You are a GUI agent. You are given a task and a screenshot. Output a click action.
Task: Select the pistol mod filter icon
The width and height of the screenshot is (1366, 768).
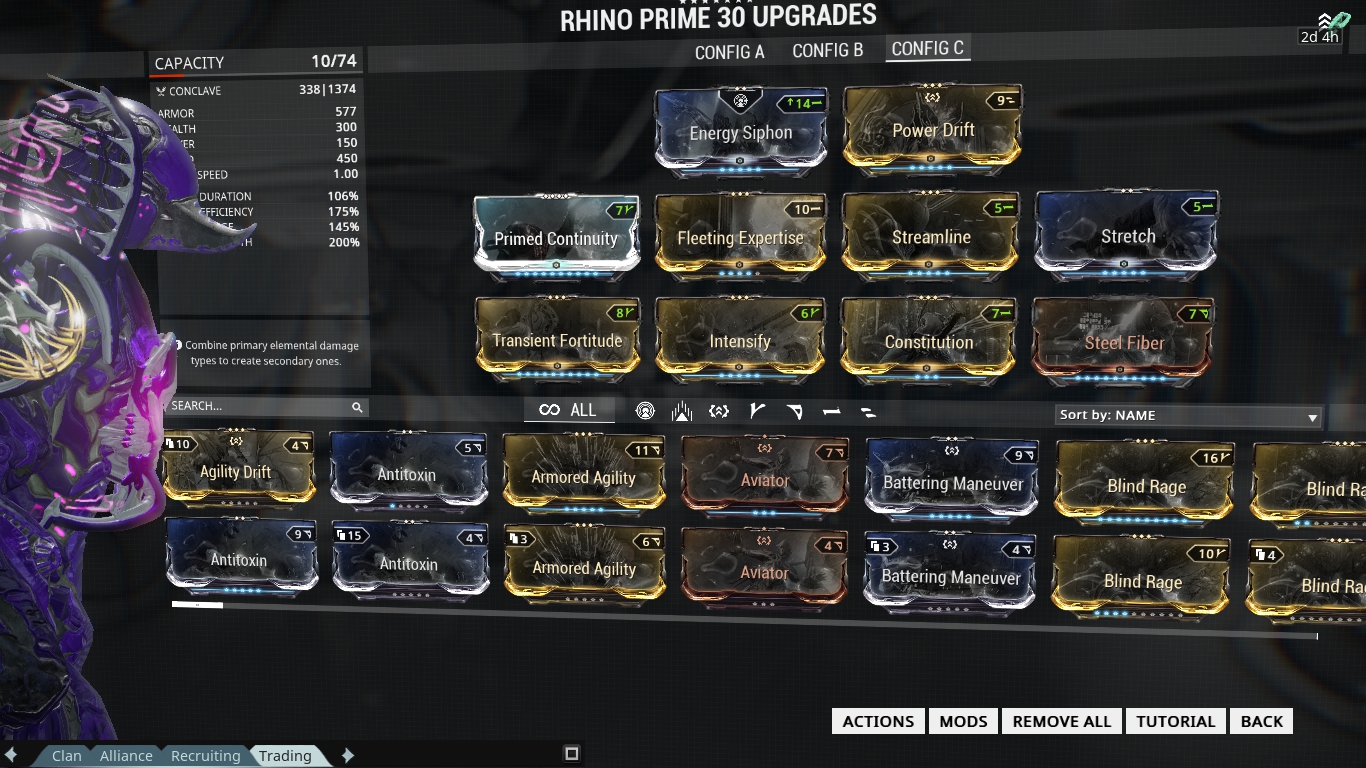pyautogui.click(x=829, y=410)
